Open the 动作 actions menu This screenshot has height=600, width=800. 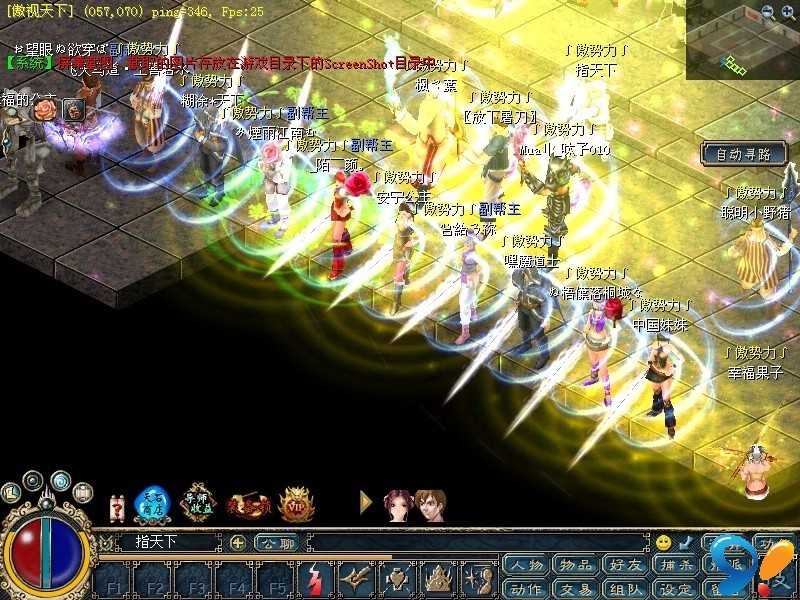pos(525,588)
